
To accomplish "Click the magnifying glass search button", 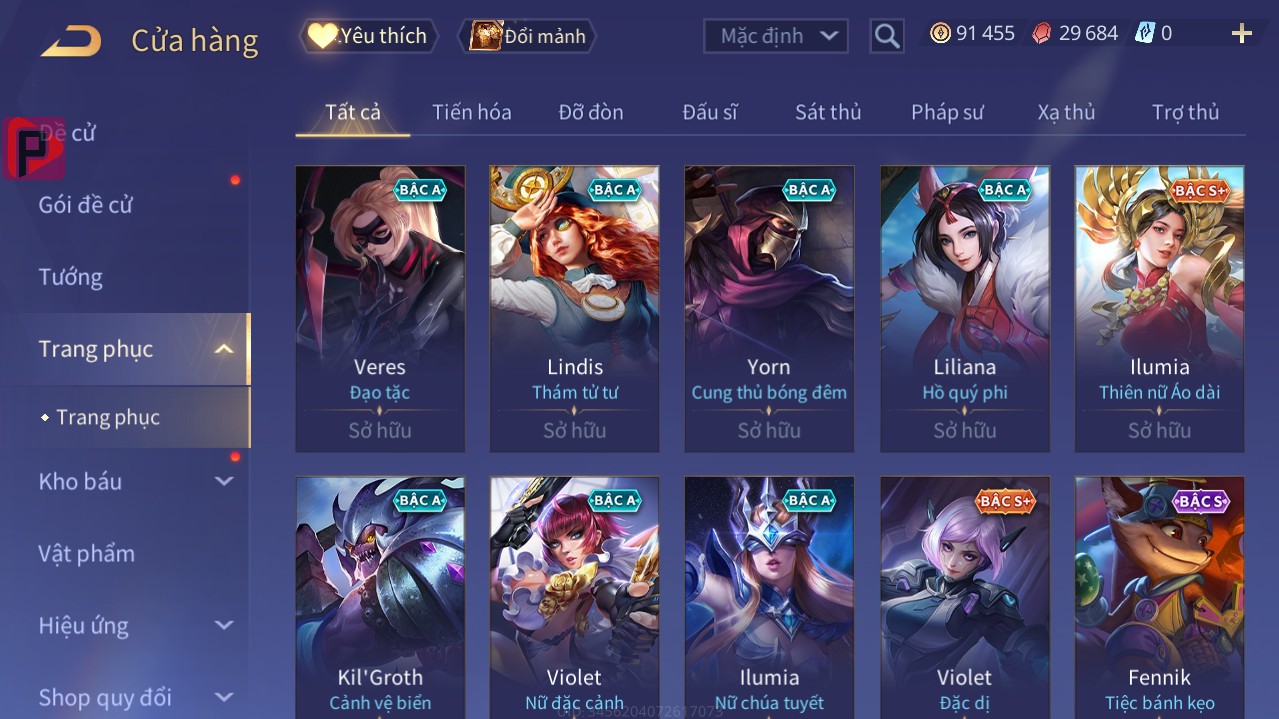I will point(886,37).
